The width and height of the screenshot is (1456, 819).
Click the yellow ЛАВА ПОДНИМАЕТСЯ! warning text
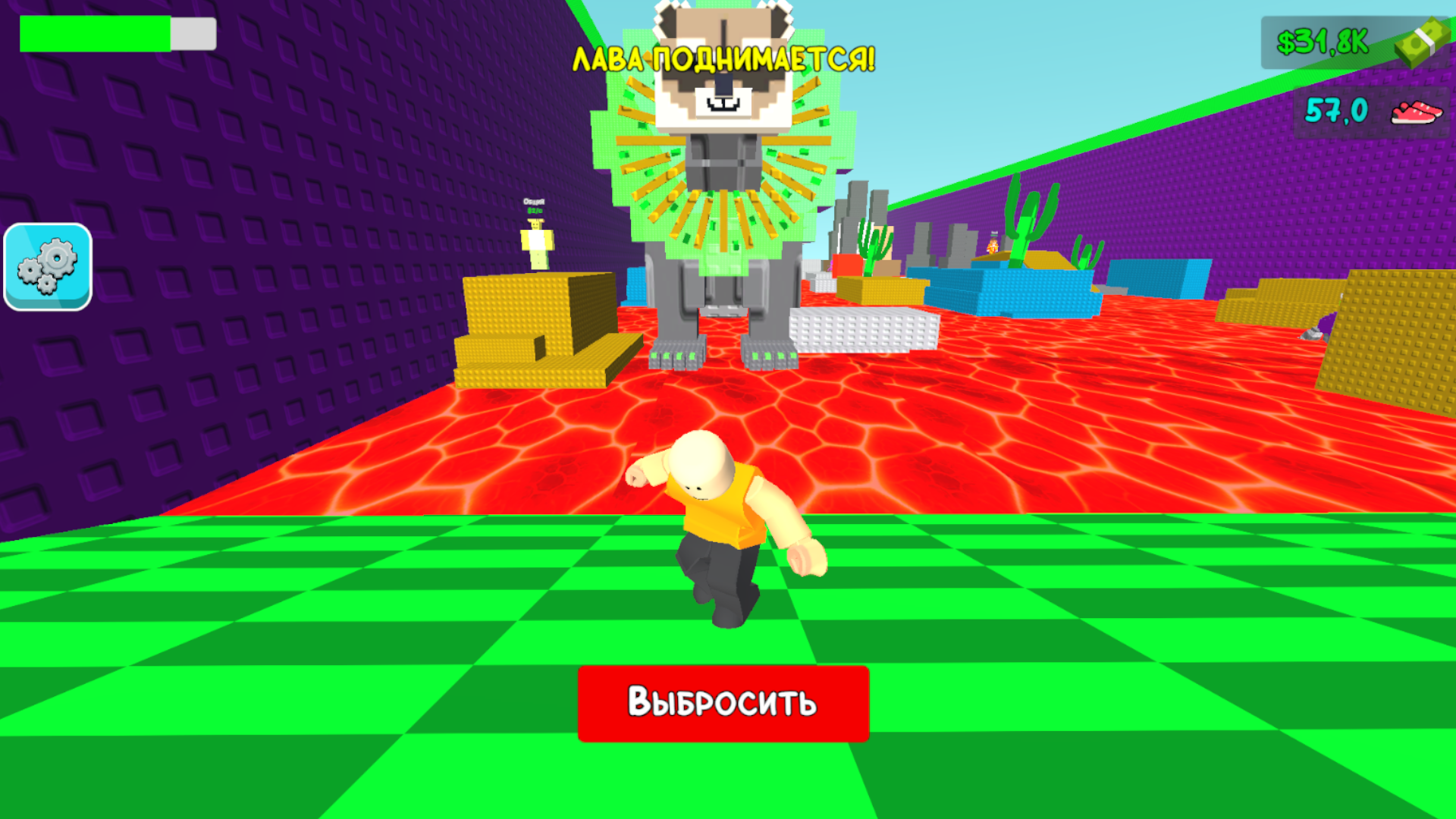724,59
